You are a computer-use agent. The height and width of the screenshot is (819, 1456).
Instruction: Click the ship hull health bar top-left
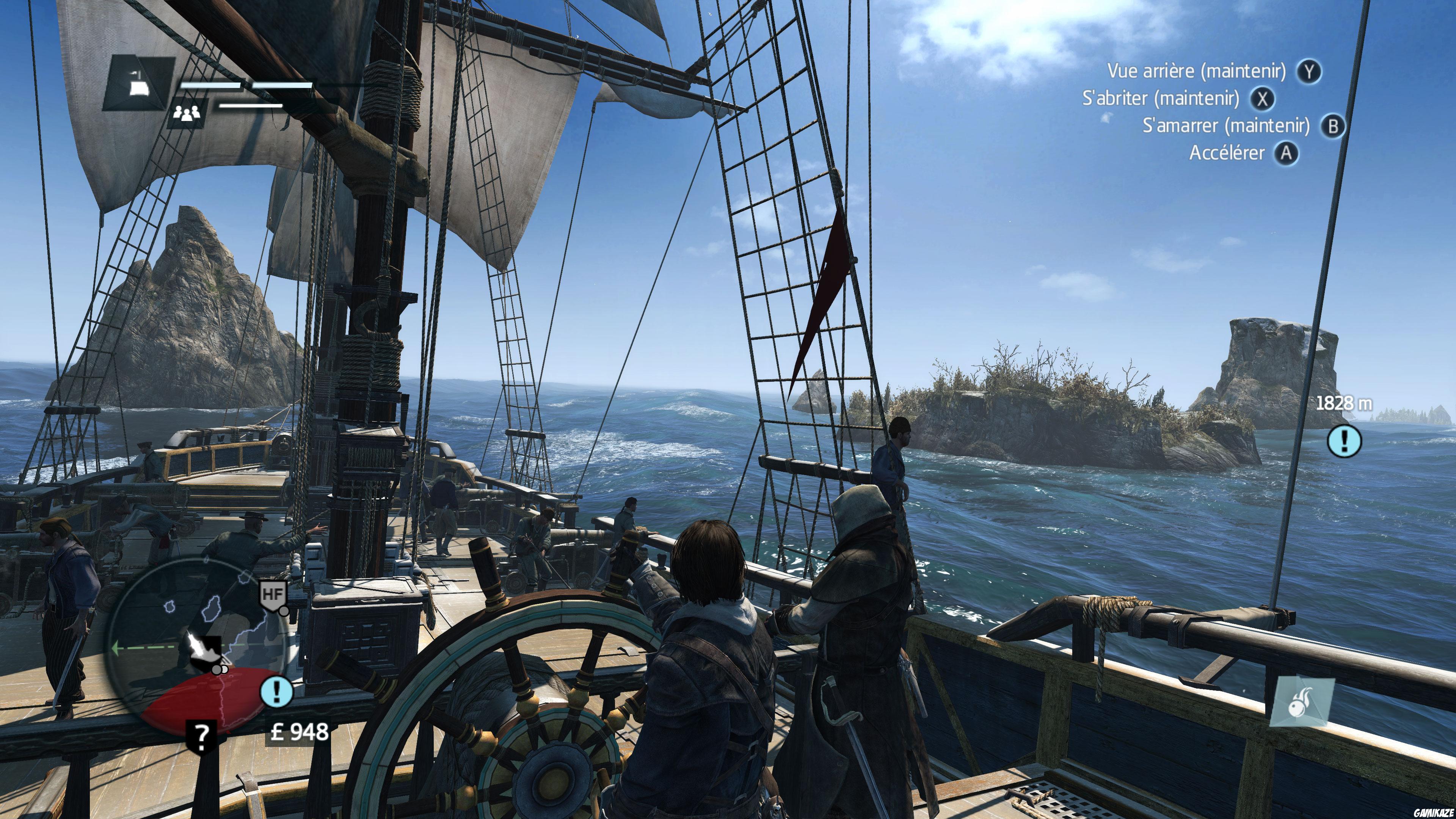click(211, 86)
